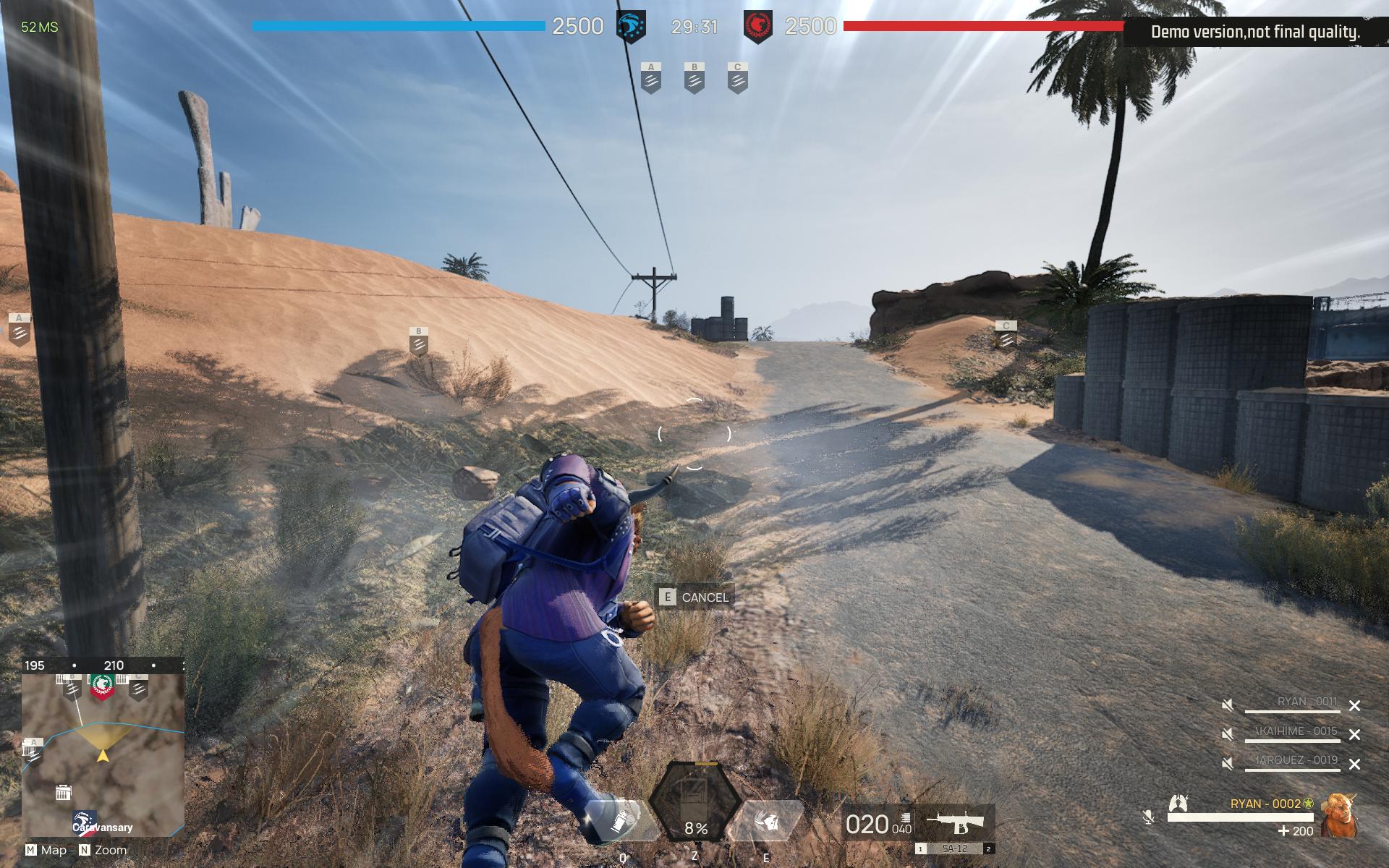
Task: Select objective A marker in top HUD
Action: (651, 78)
